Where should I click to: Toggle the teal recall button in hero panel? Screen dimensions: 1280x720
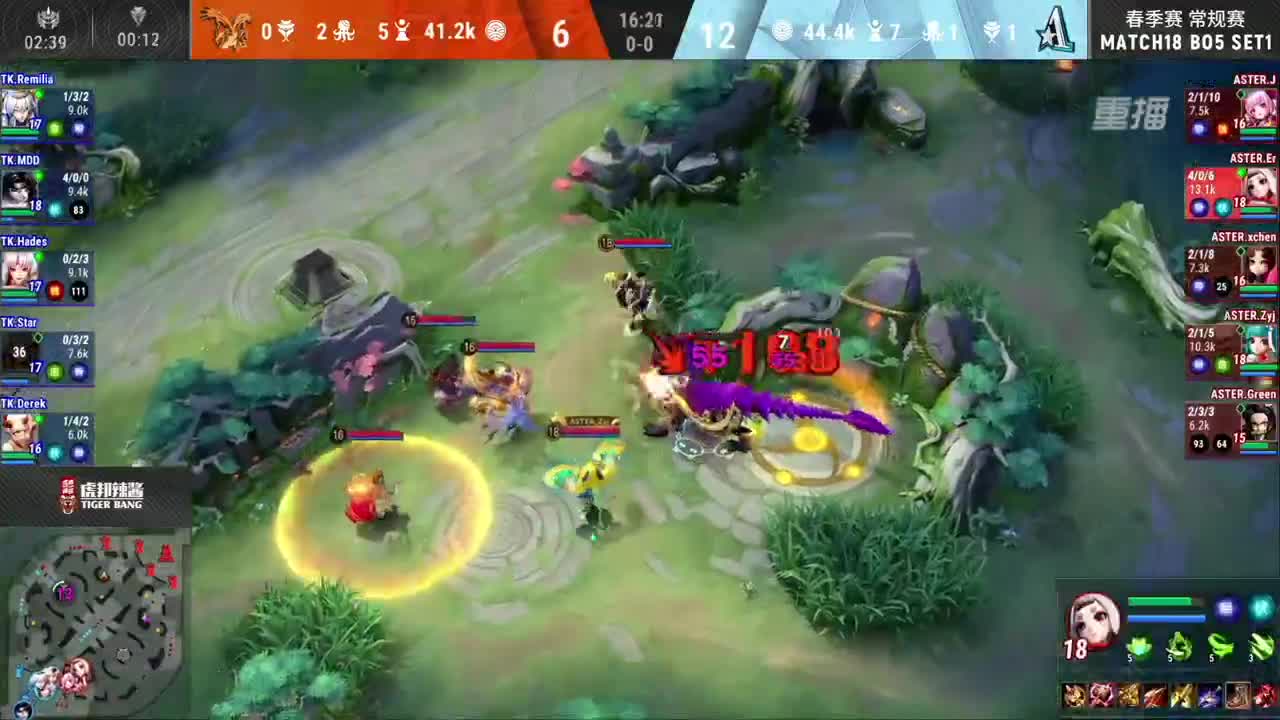1262,608
